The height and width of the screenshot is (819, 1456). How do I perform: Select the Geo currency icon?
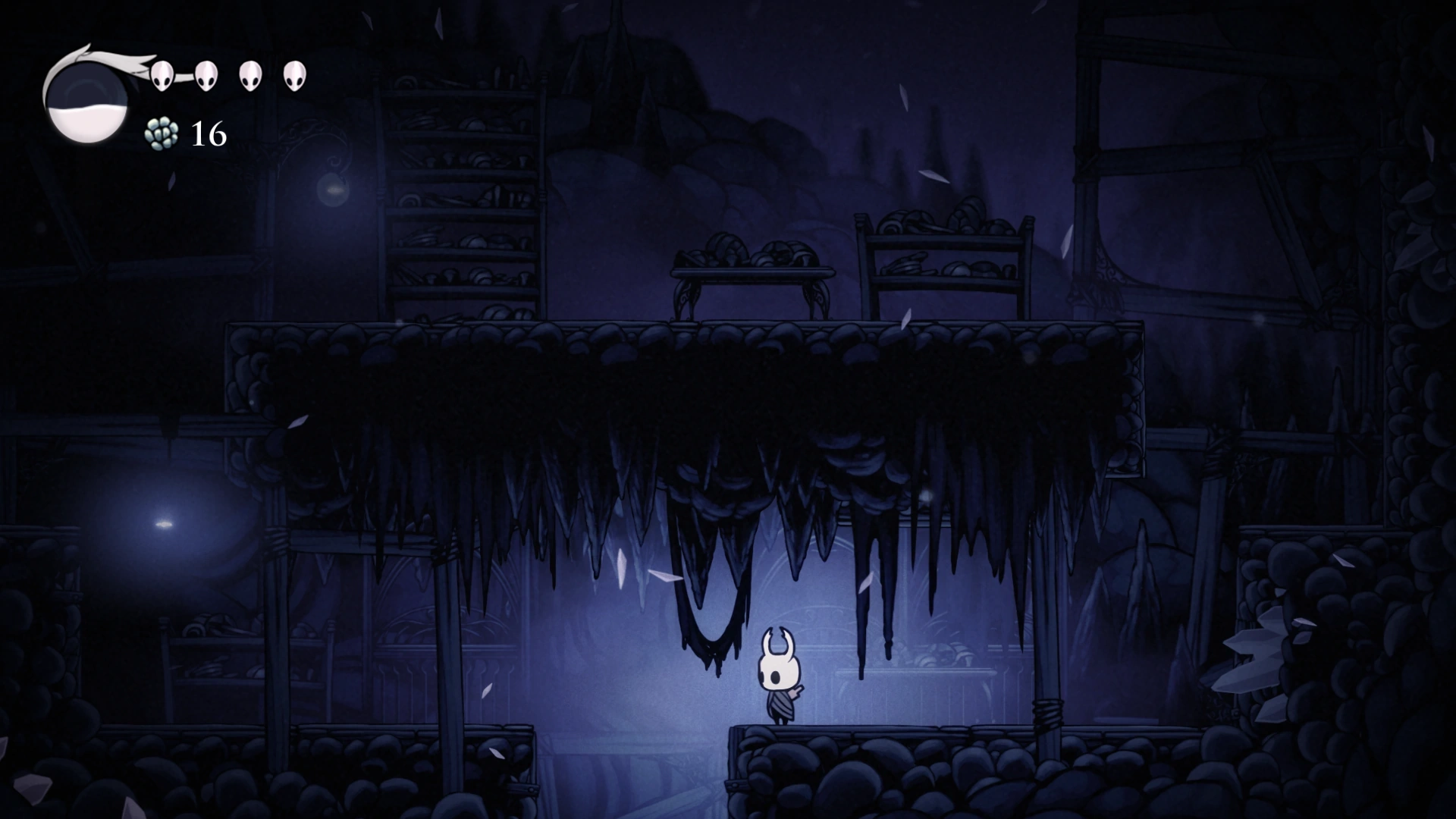(162, 133)
